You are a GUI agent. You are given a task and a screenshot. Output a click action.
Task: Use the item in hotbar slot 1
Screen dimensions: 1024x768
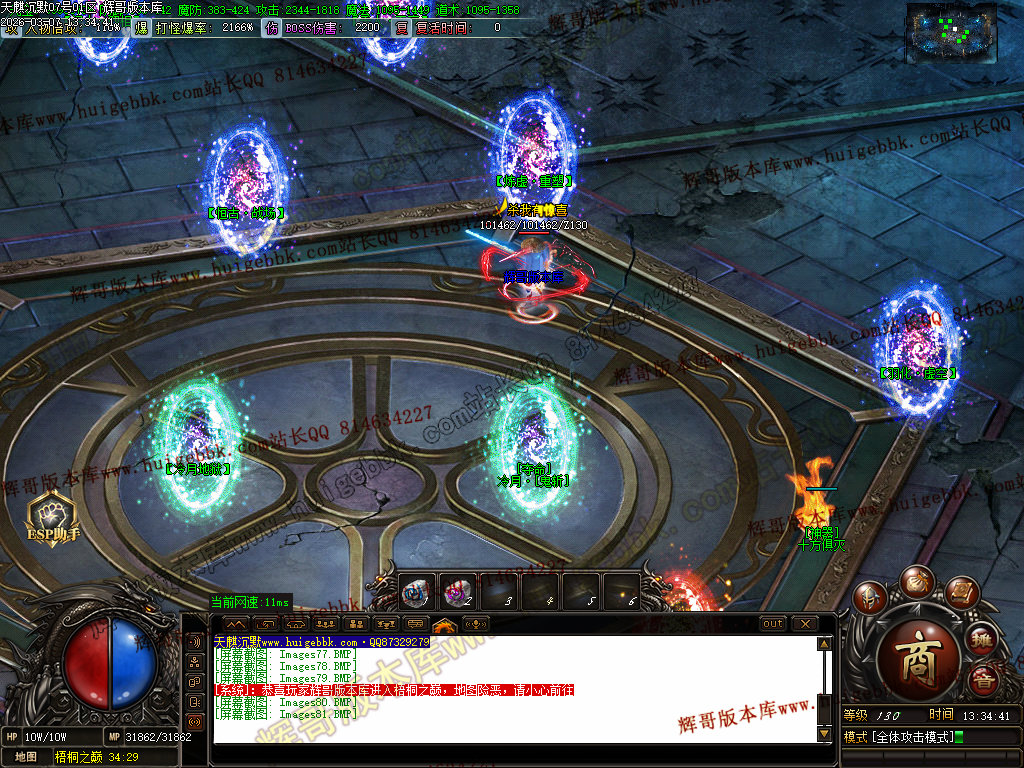pyautogui.click(x=416, y=591)
